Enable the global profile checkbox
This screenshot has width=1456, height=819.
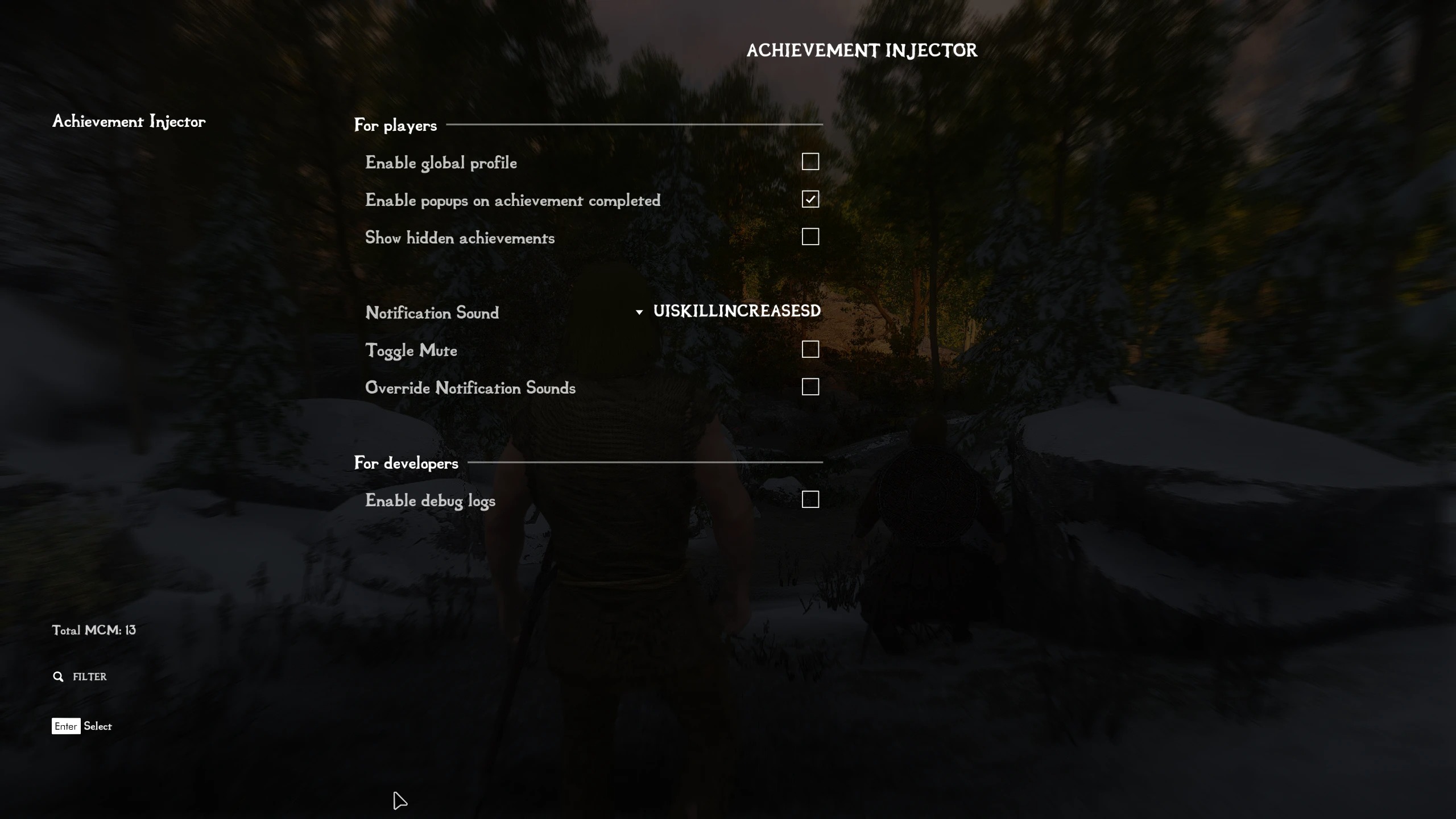click(810, 162)
